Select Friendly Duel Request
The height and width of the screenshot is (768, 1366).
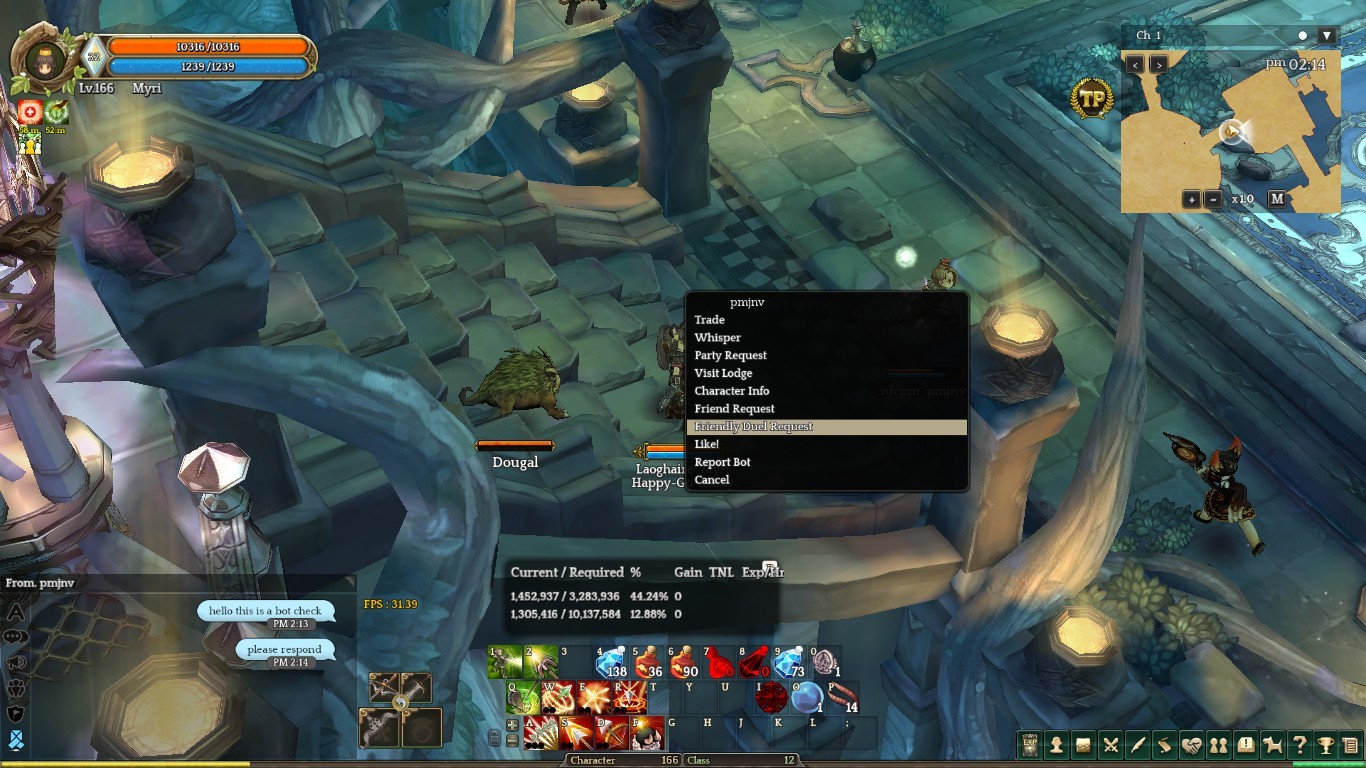click(754, 427)
